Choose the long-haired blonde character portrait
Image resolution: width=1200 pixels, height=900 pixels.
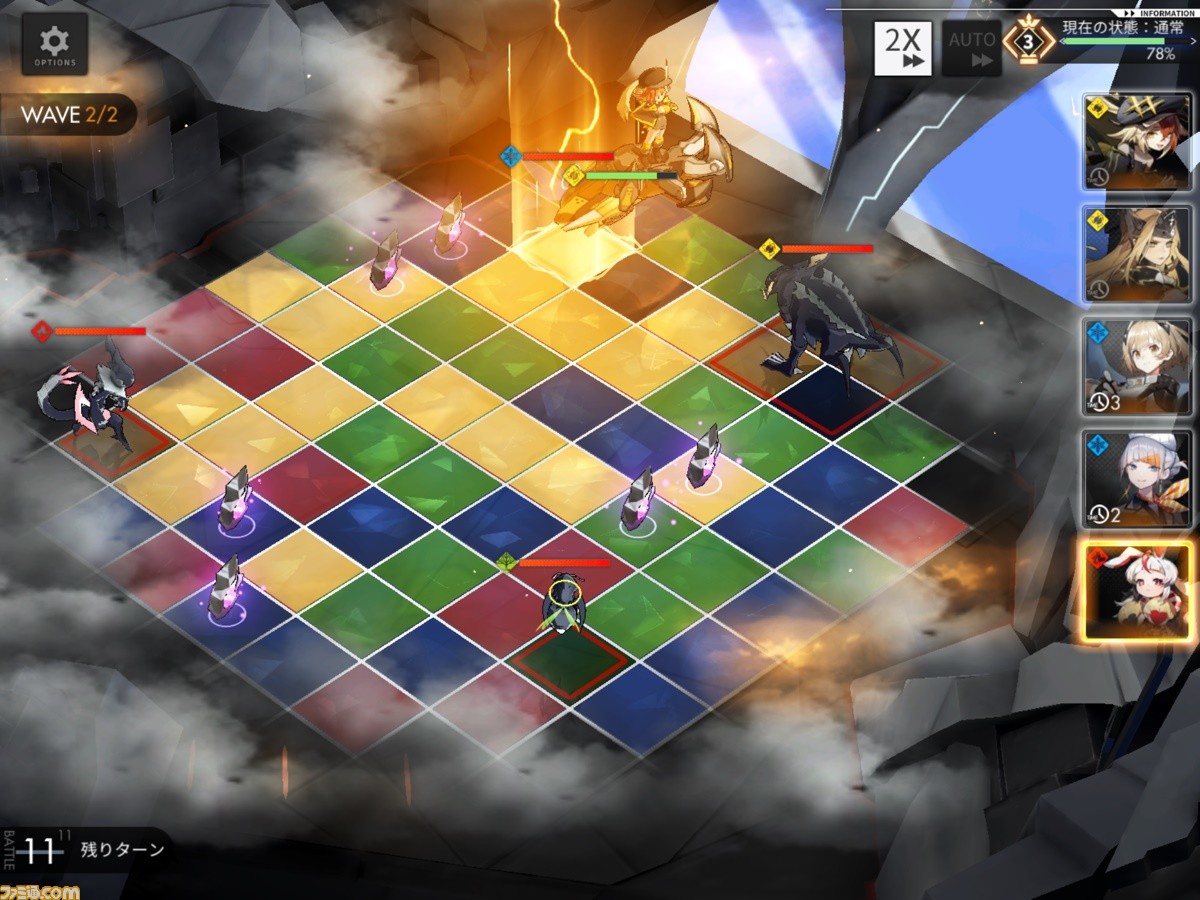tap(1139, 255)
